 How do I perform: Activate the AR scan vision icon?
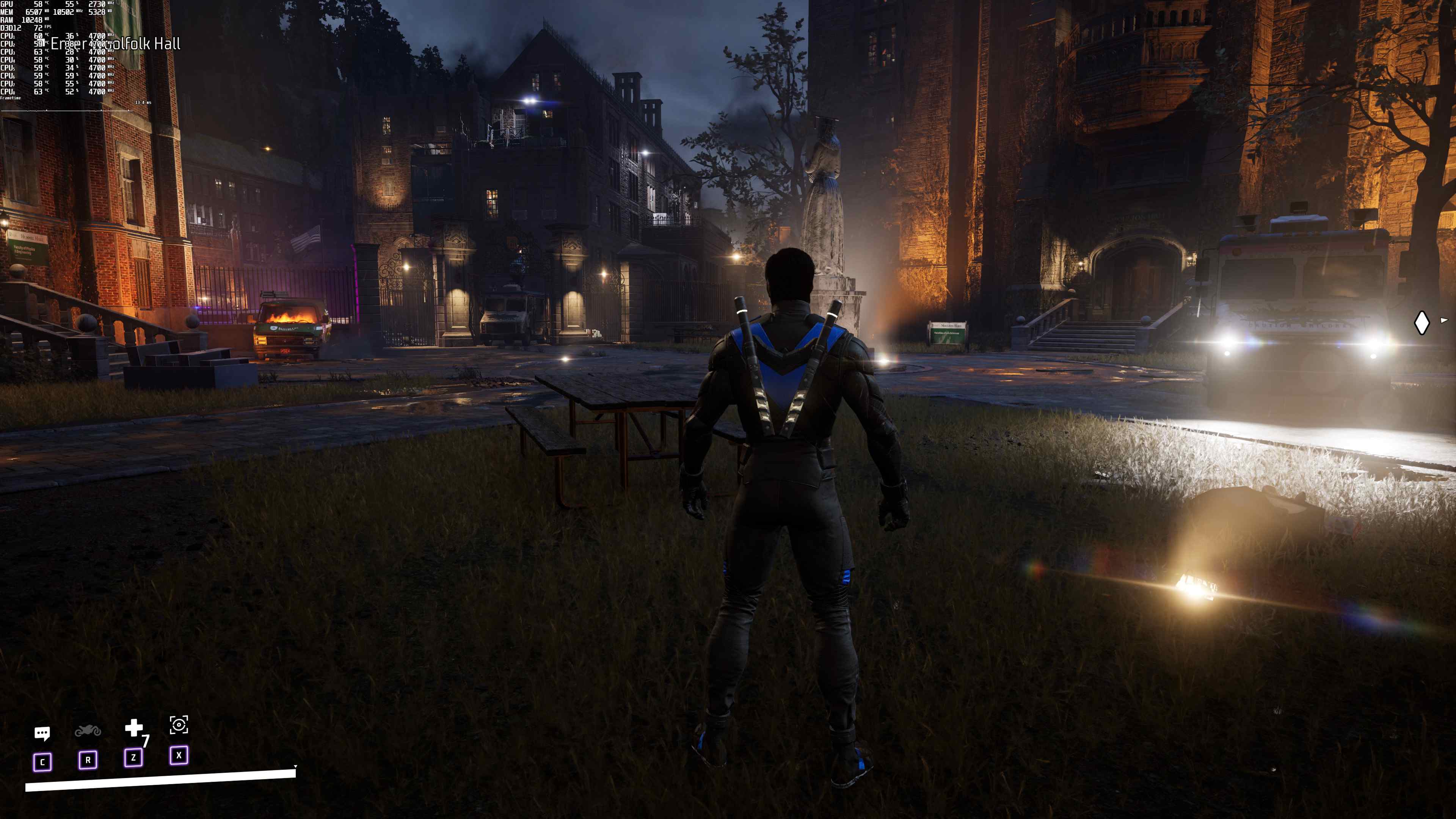179,725
